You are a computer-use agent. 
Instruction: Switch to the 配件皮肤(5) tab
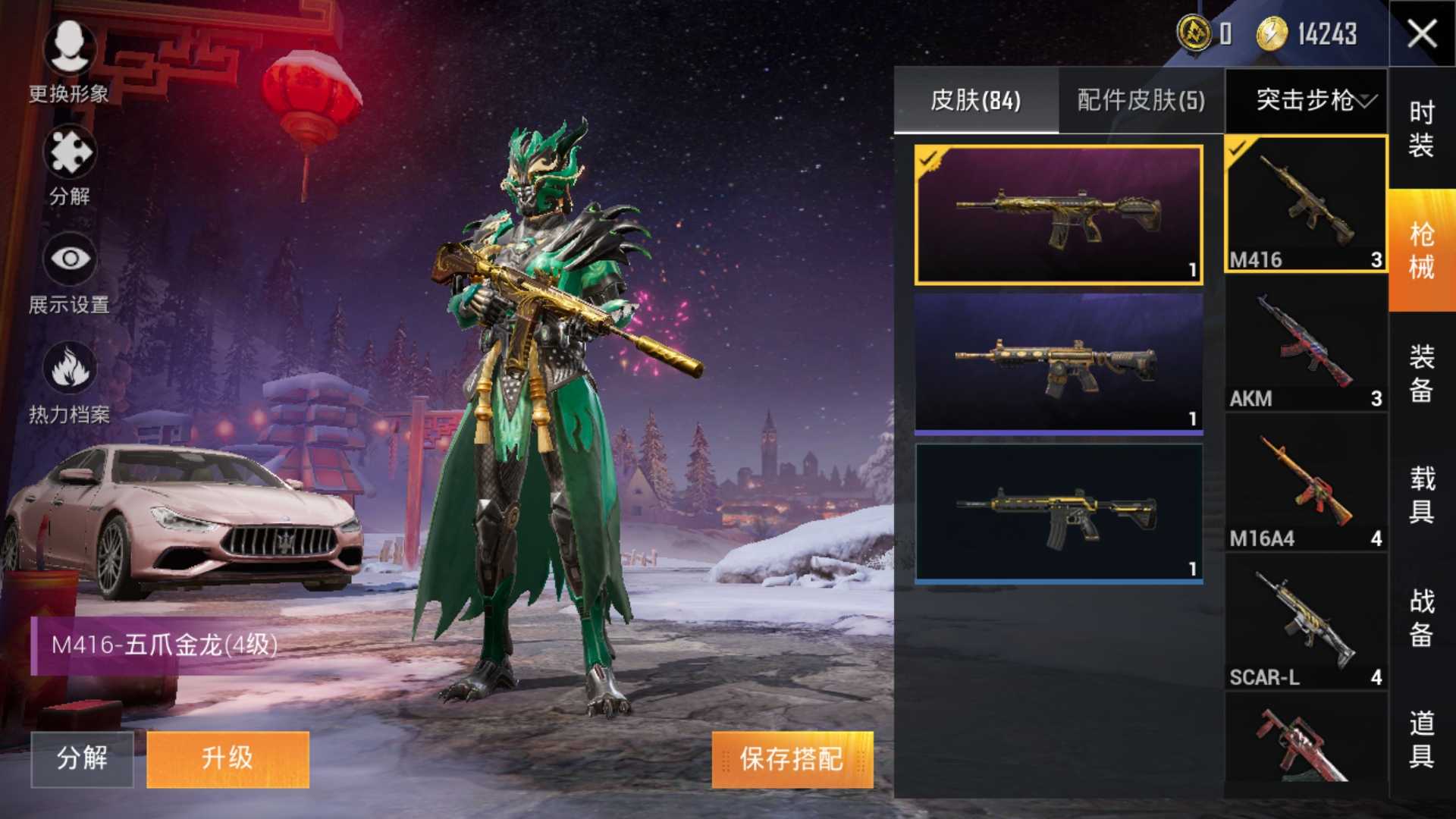point(1141,99)
